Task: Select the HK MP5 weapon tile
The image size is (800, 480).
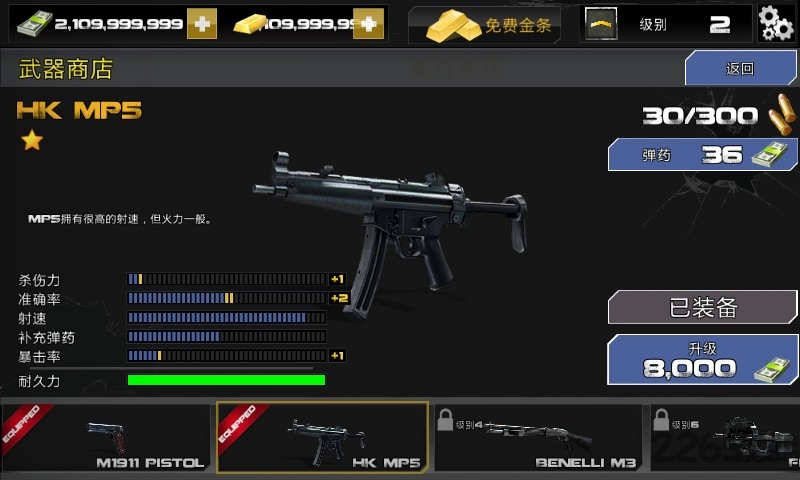Action: click(322, 438)
